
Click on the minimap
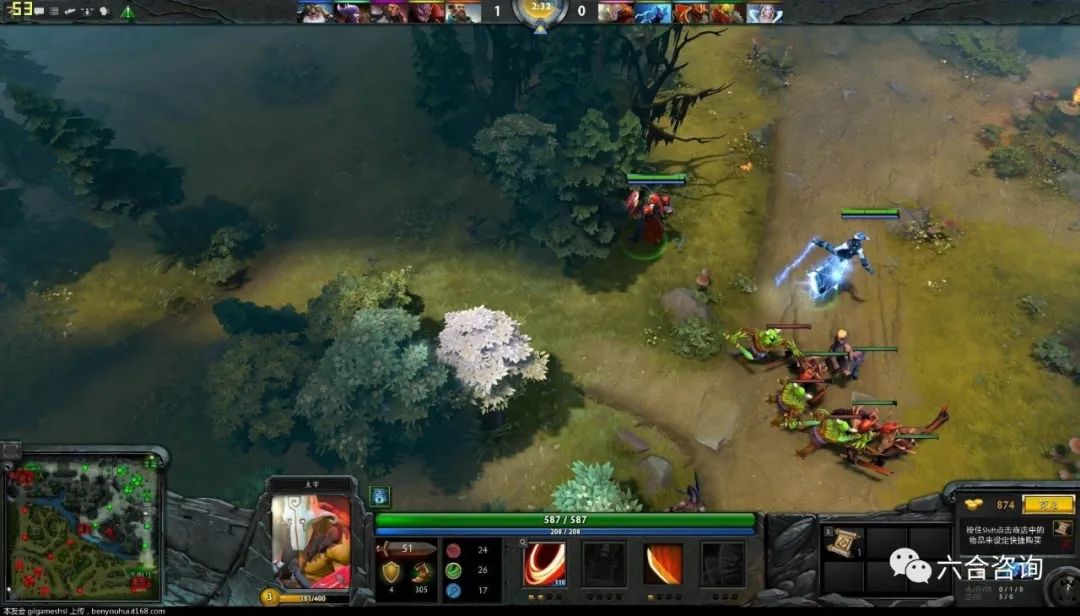point(82,527)
